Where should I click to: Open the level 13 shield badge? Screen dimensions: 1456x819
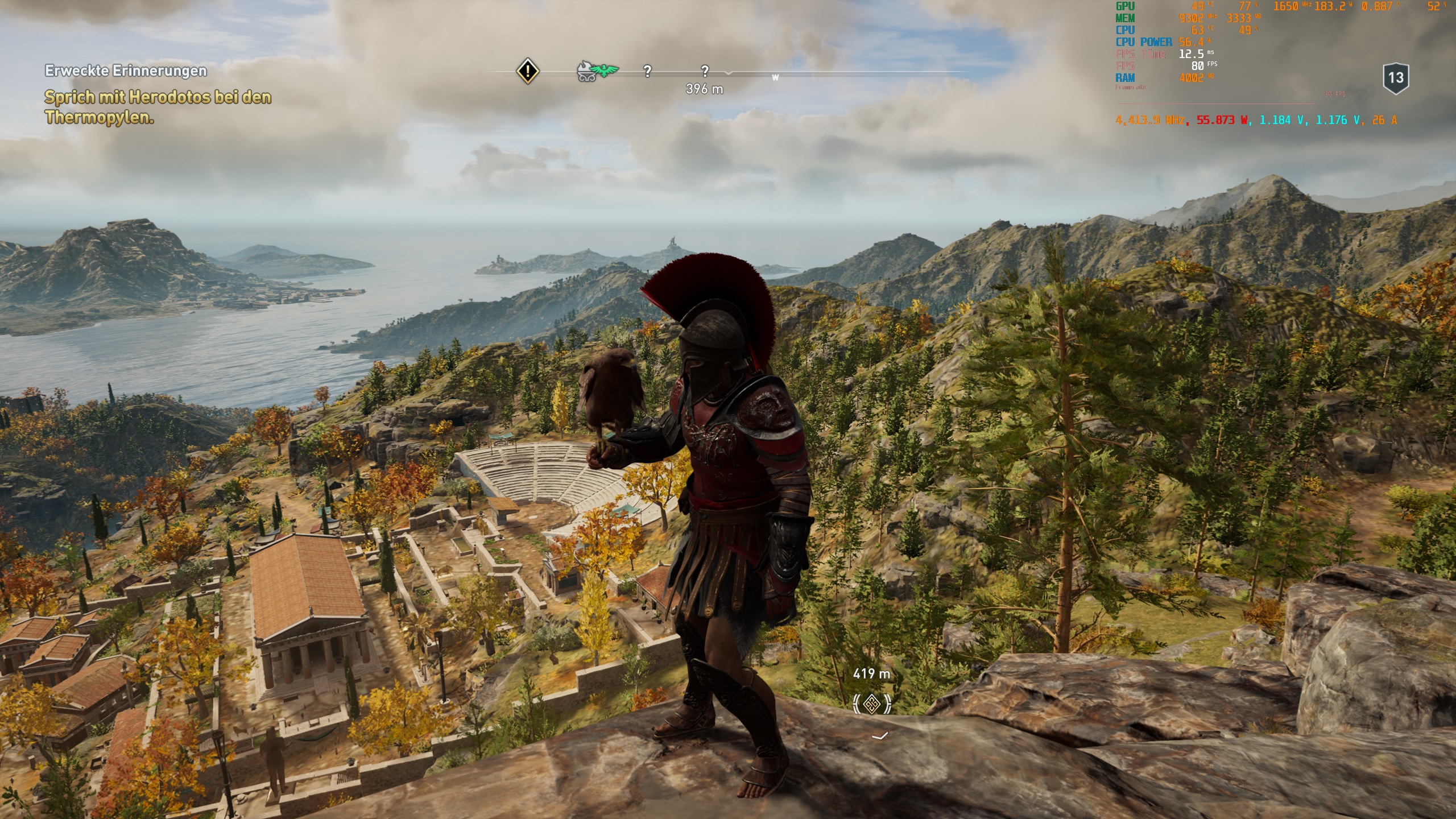click(x=1396, y=78)
